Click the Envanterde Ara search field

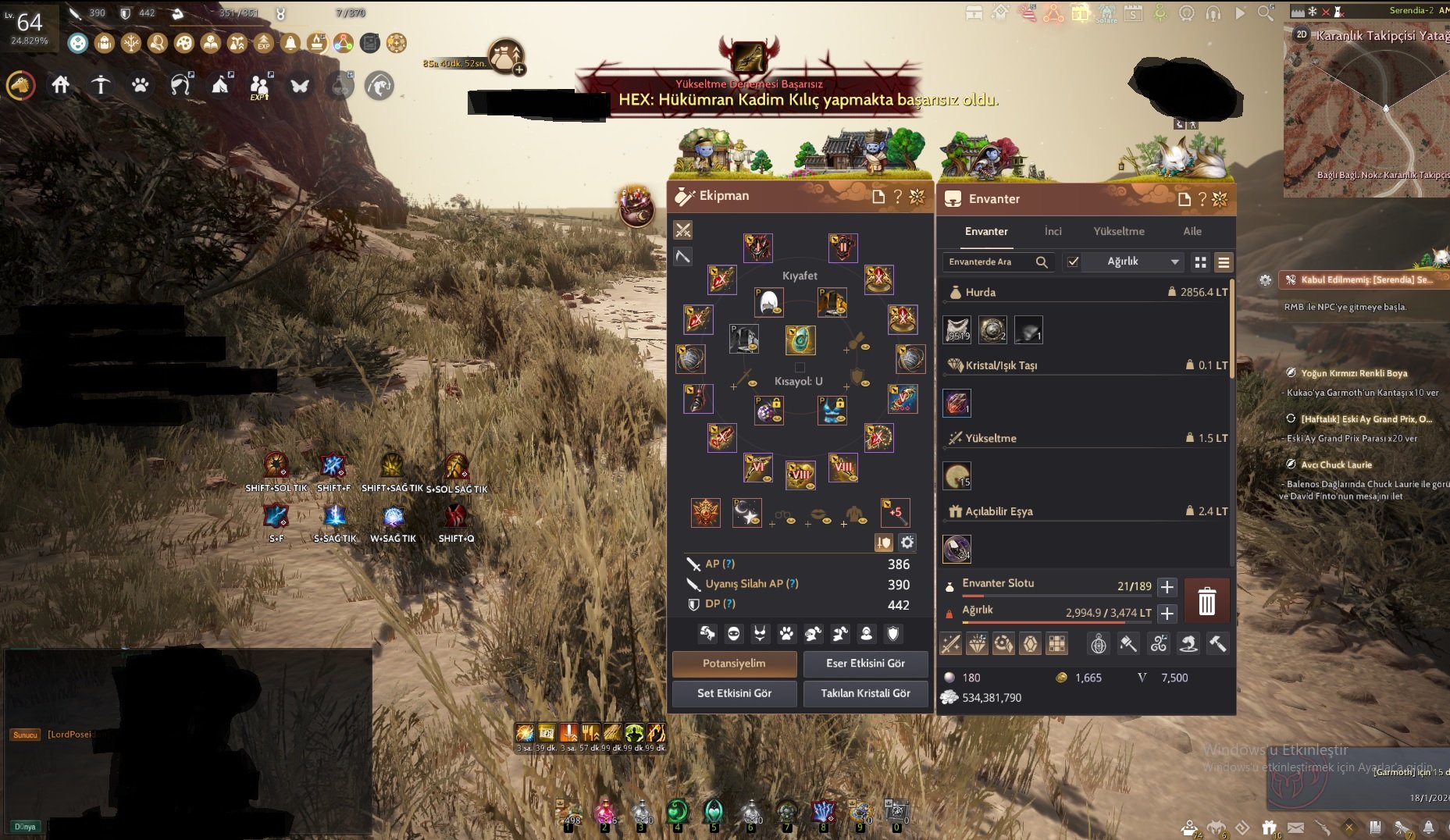(990, 262)
